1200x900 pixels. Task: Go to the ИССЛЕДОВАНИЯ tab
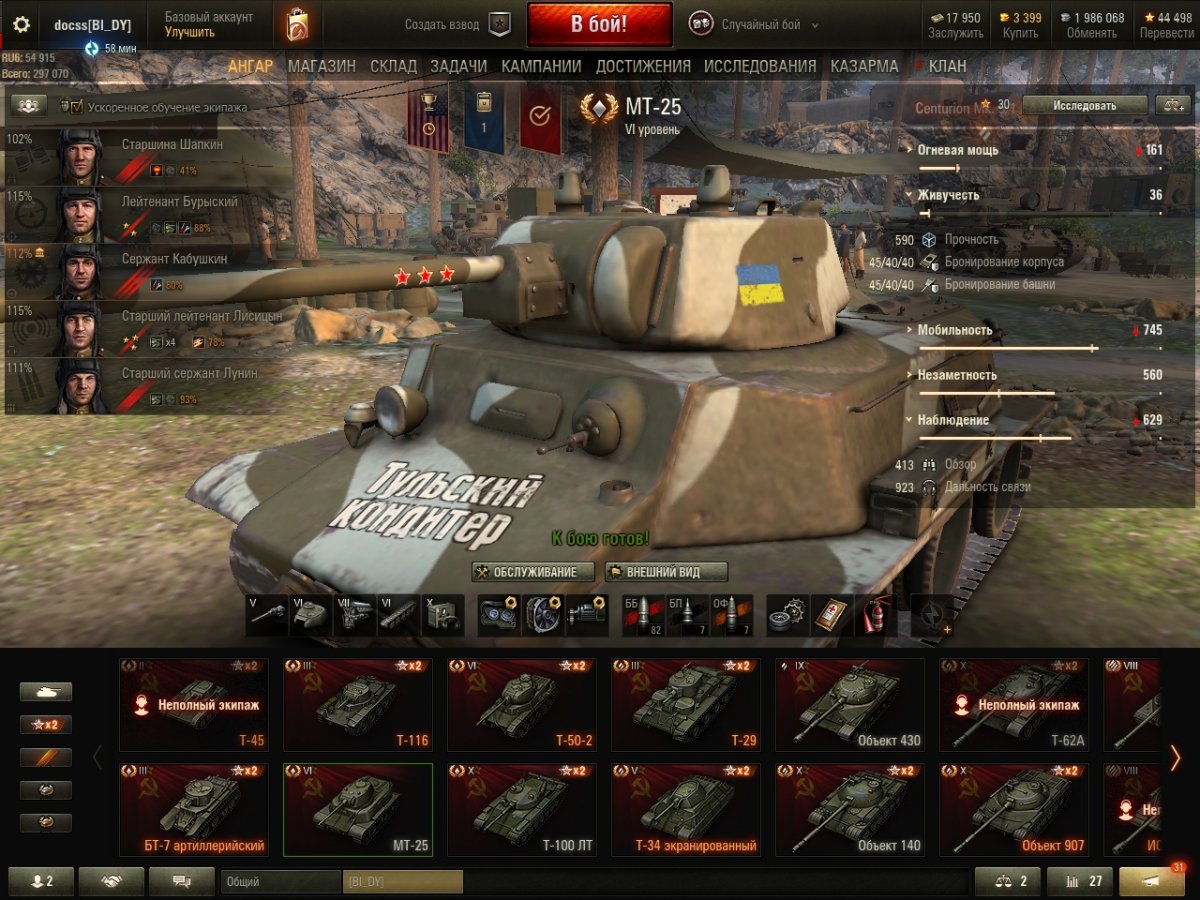pos(760,66)
